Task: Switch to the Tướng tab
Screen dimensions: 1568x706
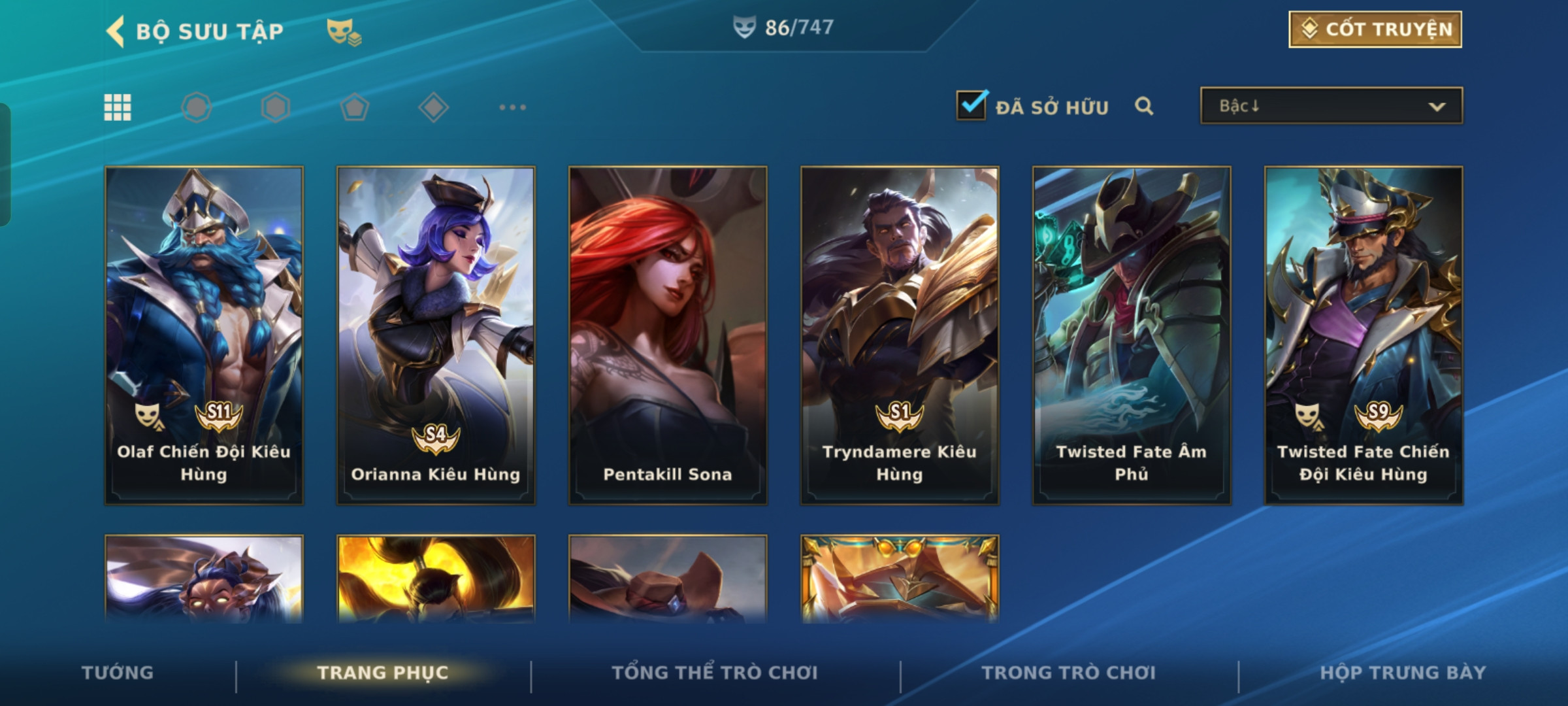Action: click(118, 673)
